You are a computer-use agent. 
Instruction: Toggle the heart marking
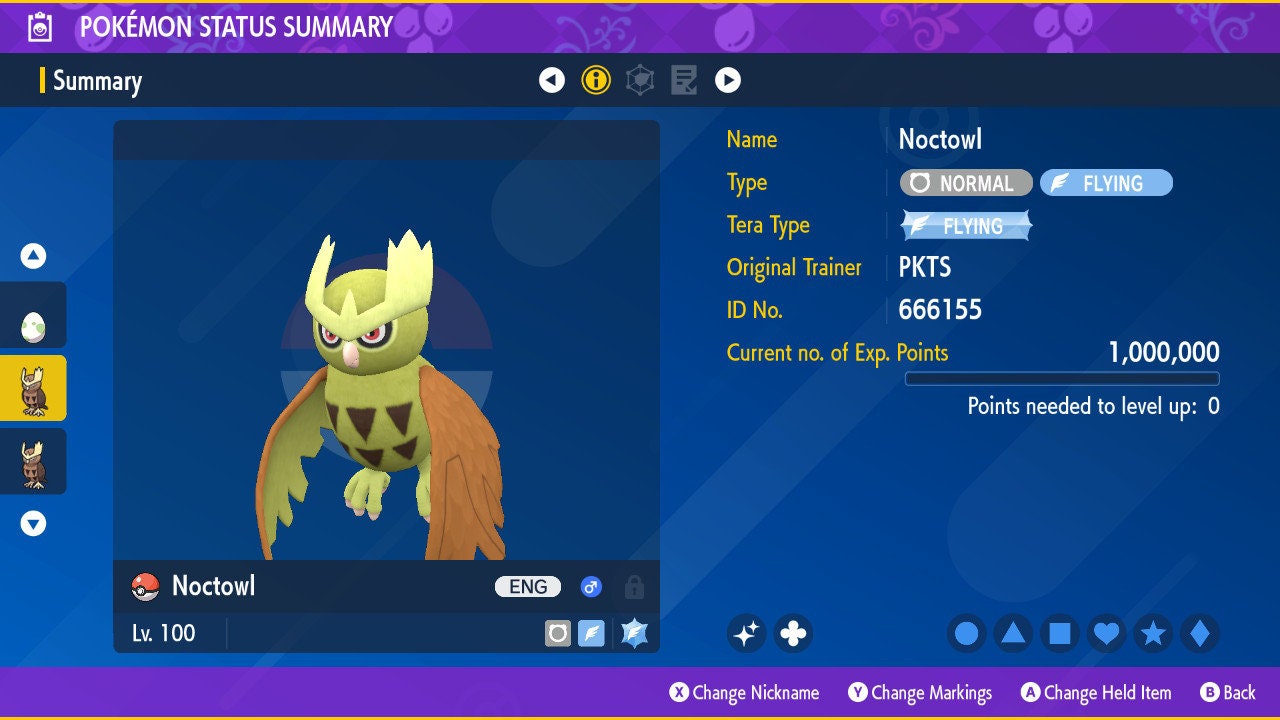point(1106,633)
